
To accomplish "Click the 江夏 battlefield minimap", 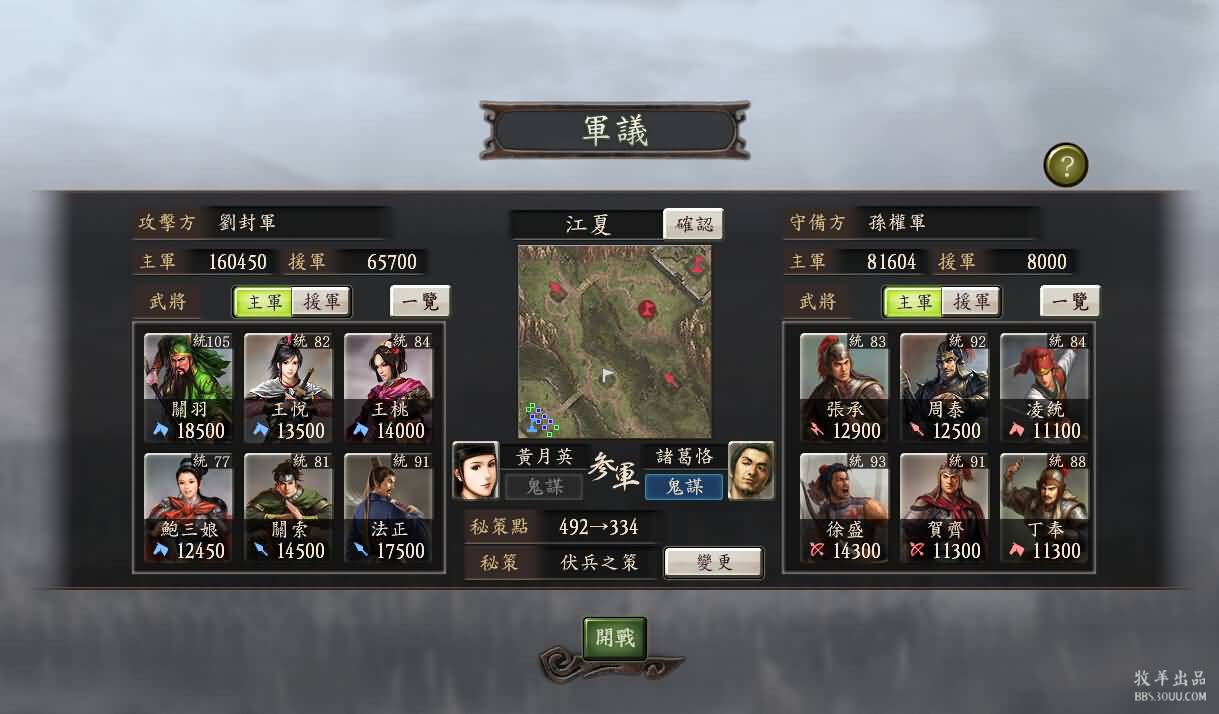I will 614,341.
